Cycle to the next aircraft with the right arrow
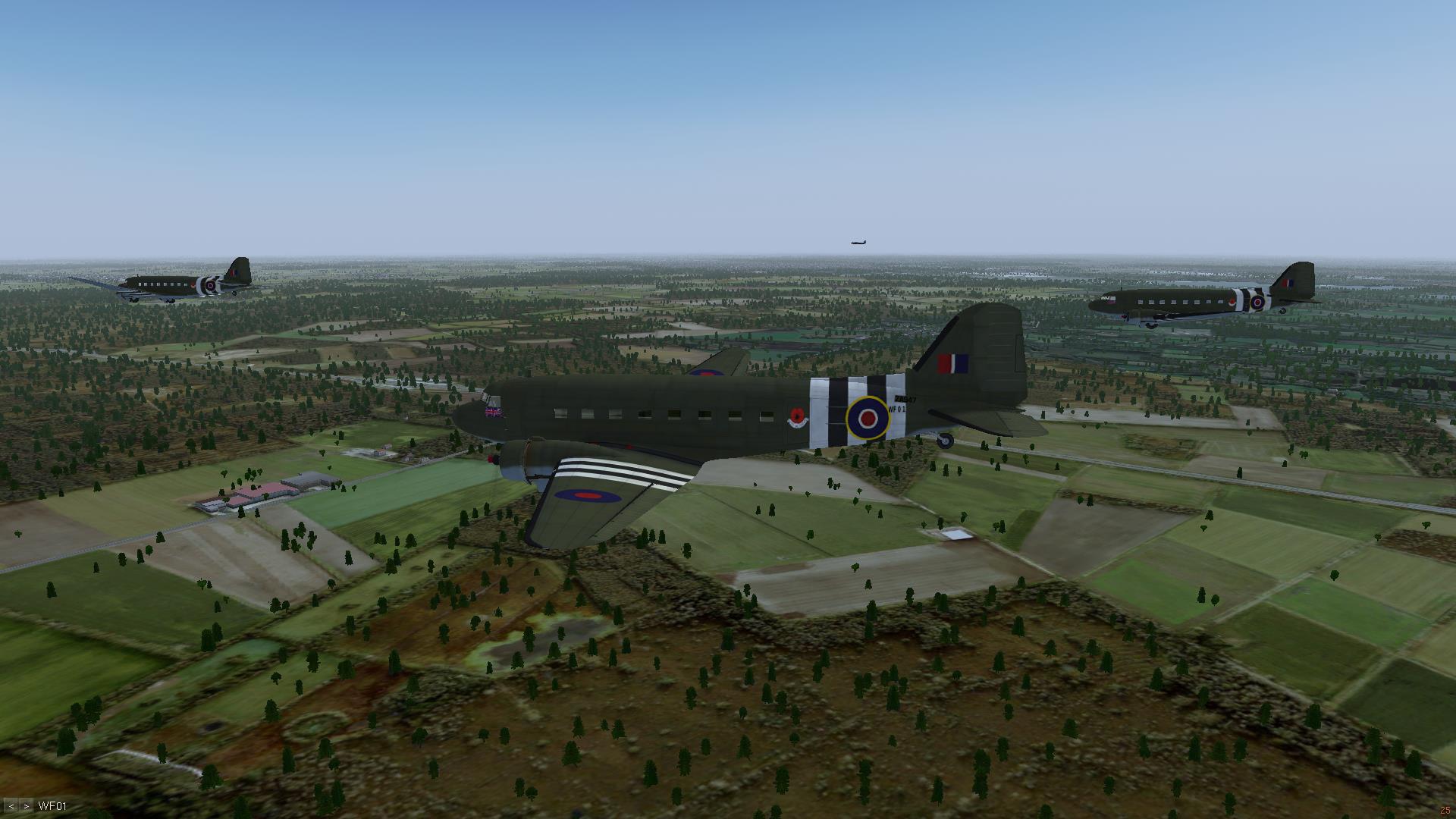 coord(27,806)
